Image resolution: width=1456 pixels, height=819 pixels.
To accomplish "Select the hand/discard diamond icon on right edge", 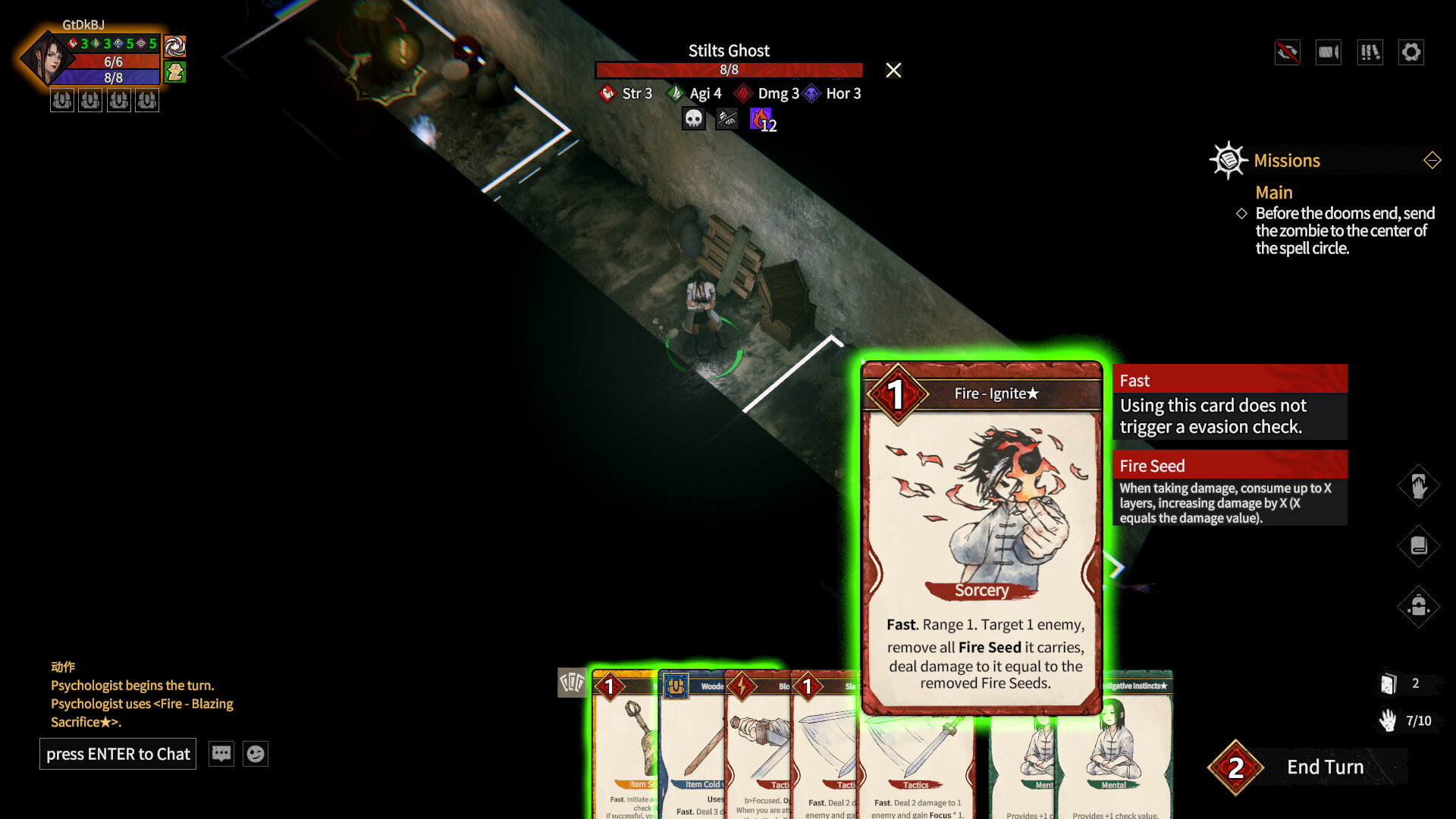I will point(1419,485).
